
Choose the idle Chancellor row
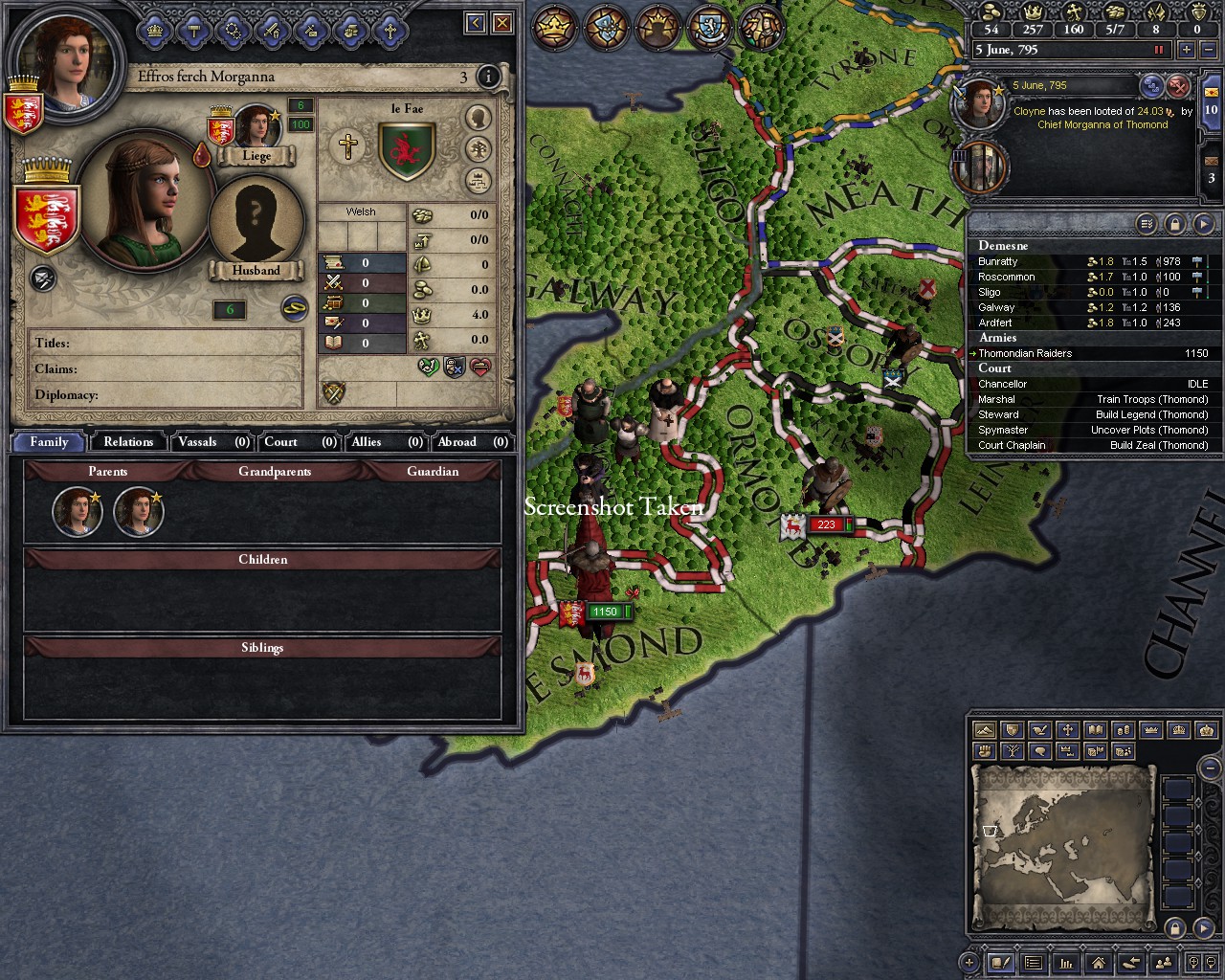(1092, 384)
